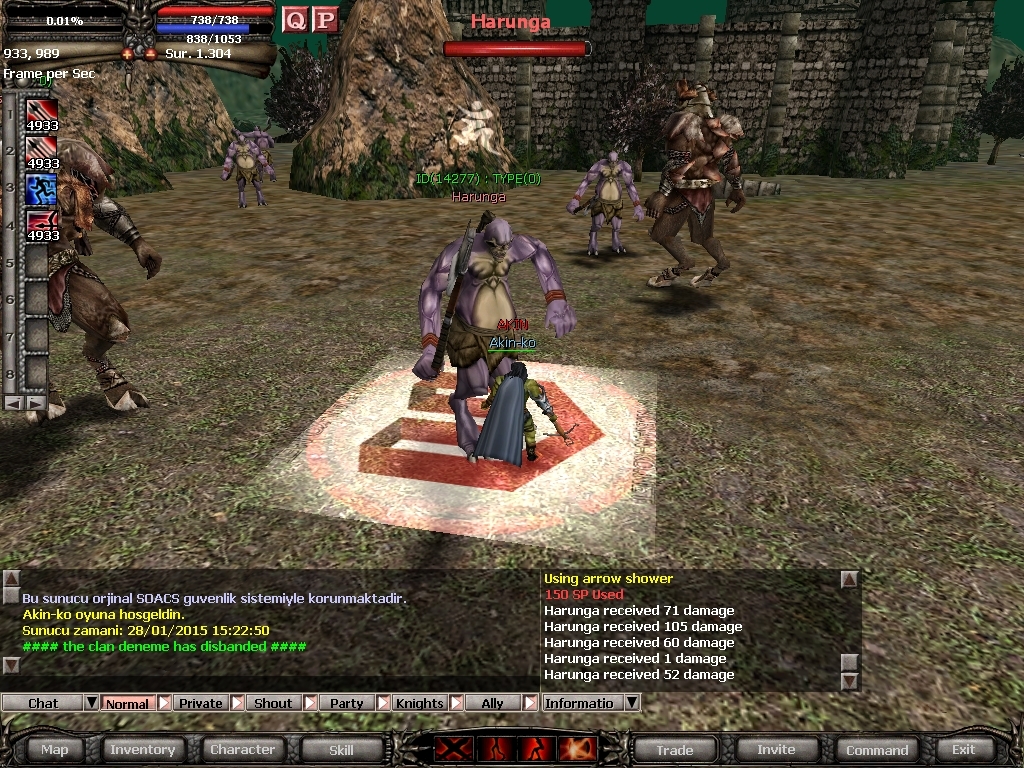Click the Exit button
This screenshot has height=768, width=1024.
[963, 749]
